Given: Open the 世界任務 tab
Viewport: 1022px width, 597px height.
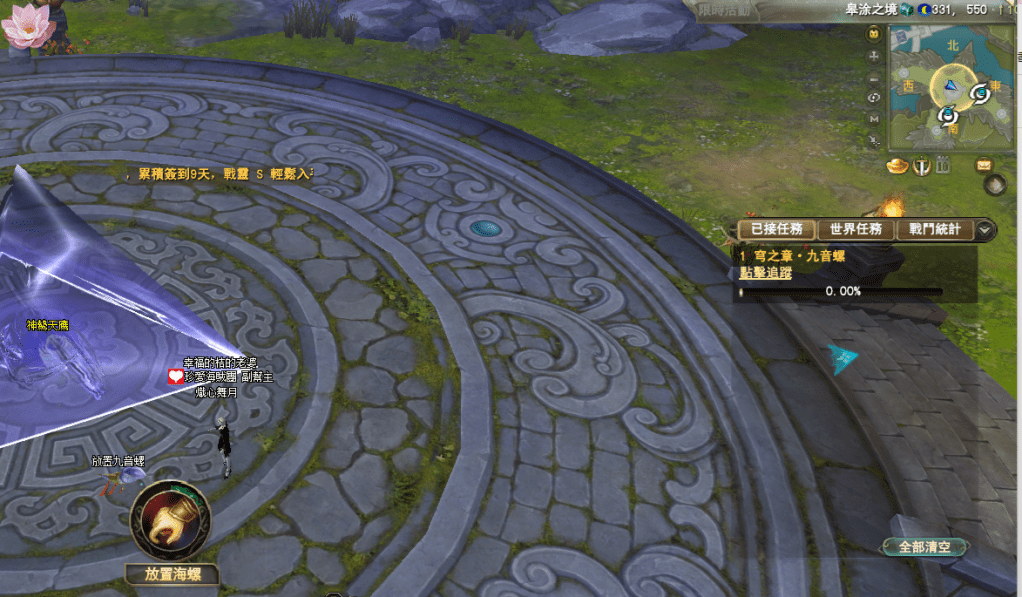Looking at the screenshot, I should coord(855,230).
